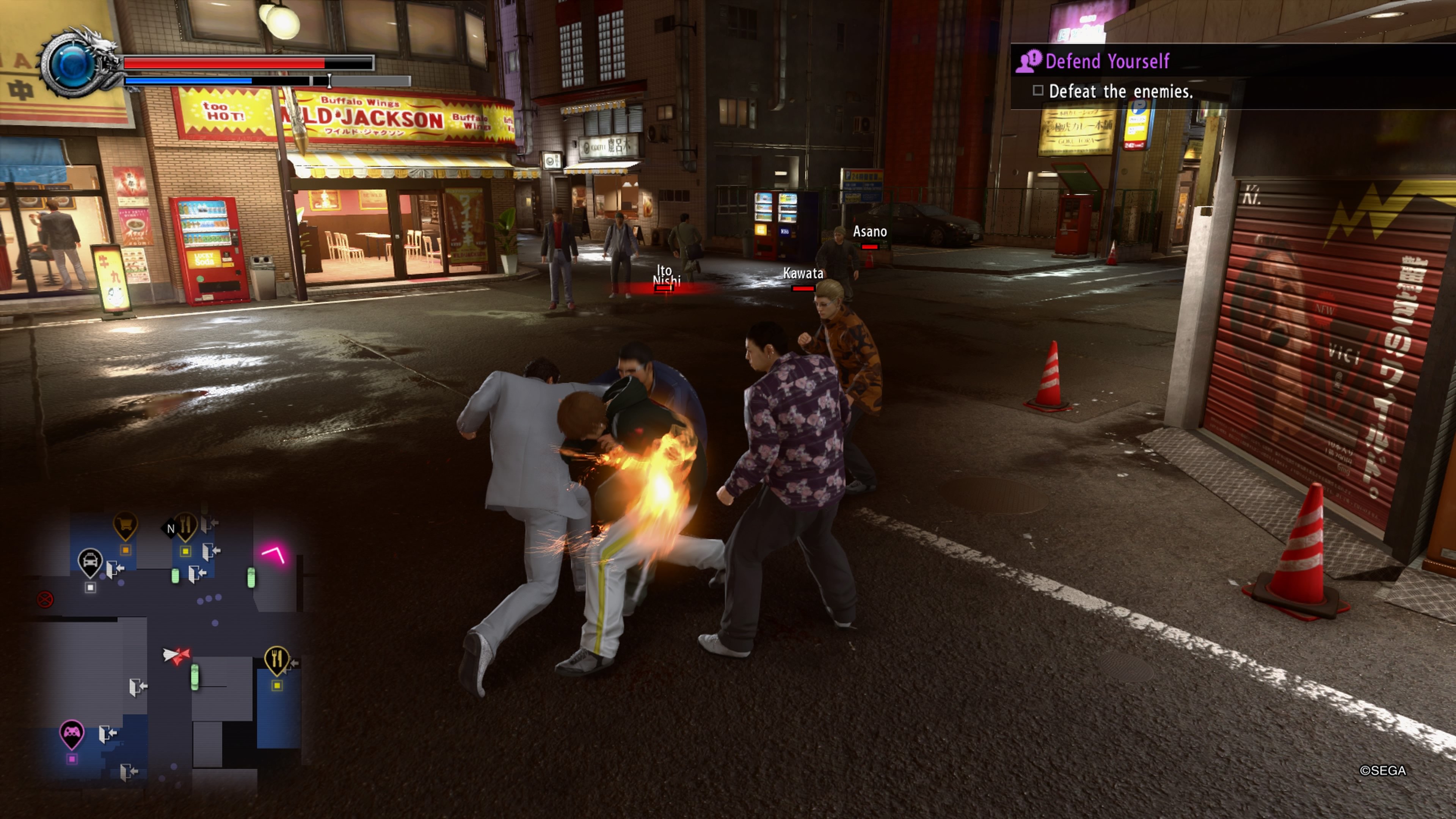Click Kawata's enemy name label
1456x819 pixels.
(x=803, y=273)
